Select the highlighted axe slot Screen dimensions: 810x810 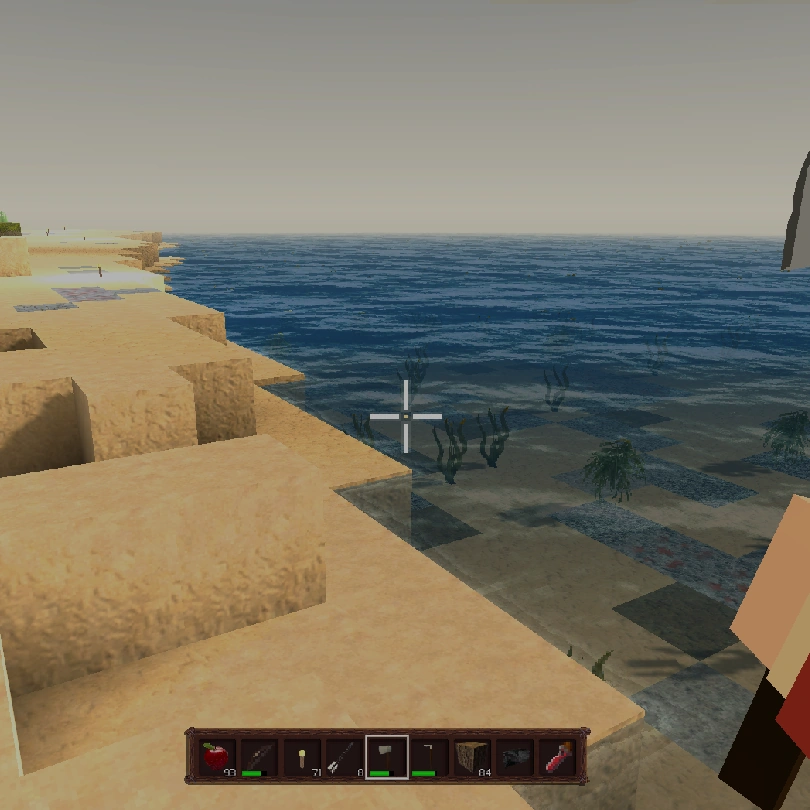(386, 757)
